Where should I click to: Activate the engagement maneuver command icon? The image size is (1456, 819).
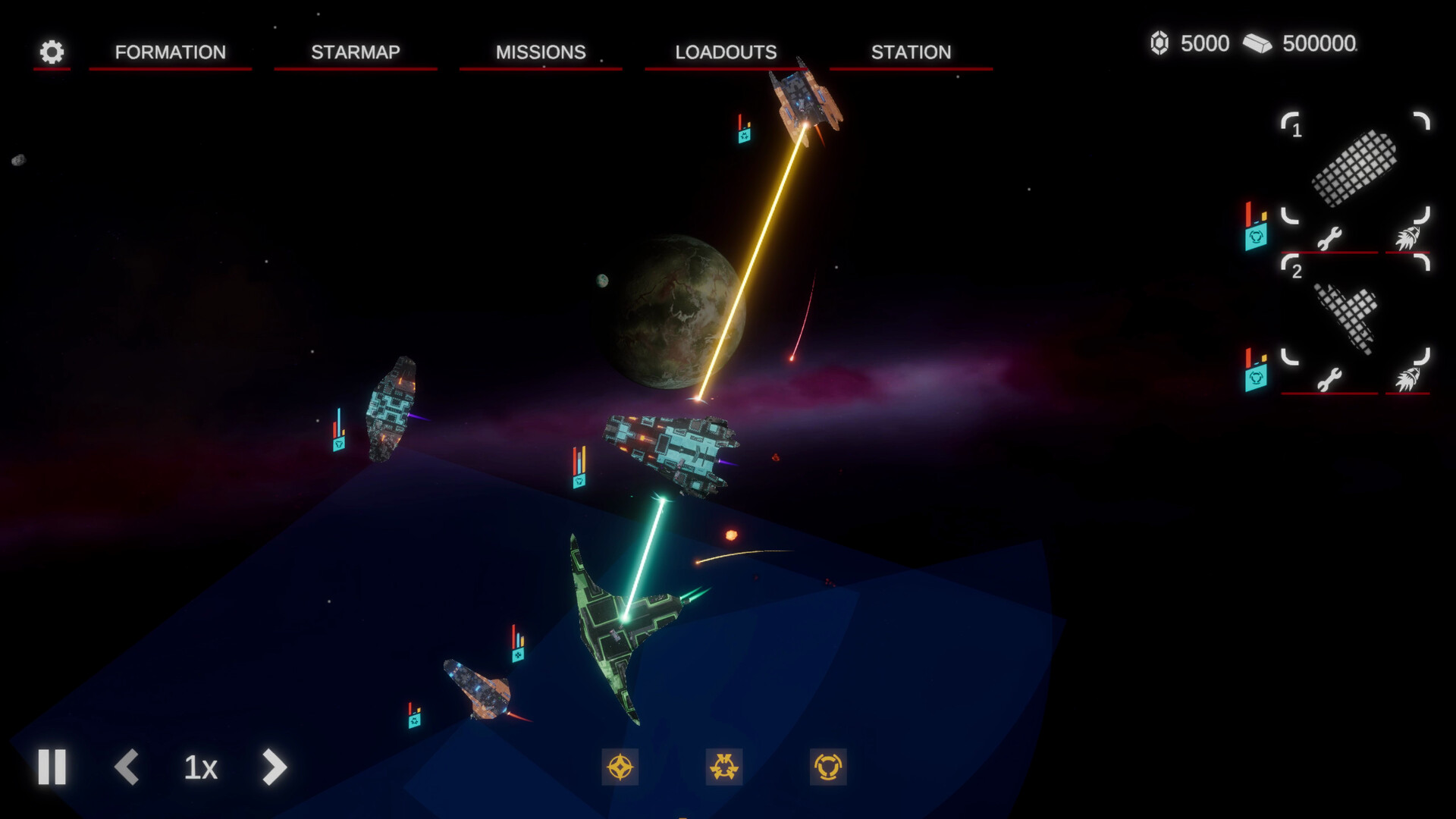pos(724,768)
